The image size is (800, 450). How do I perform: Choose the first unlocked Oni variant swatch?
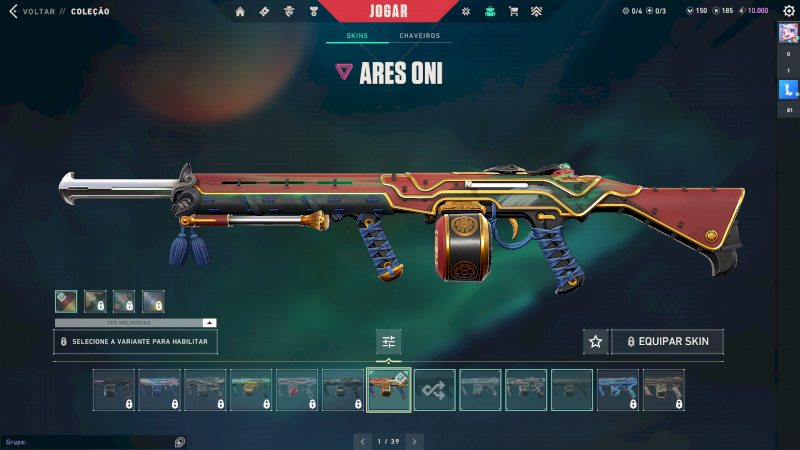tap(66, 300)
